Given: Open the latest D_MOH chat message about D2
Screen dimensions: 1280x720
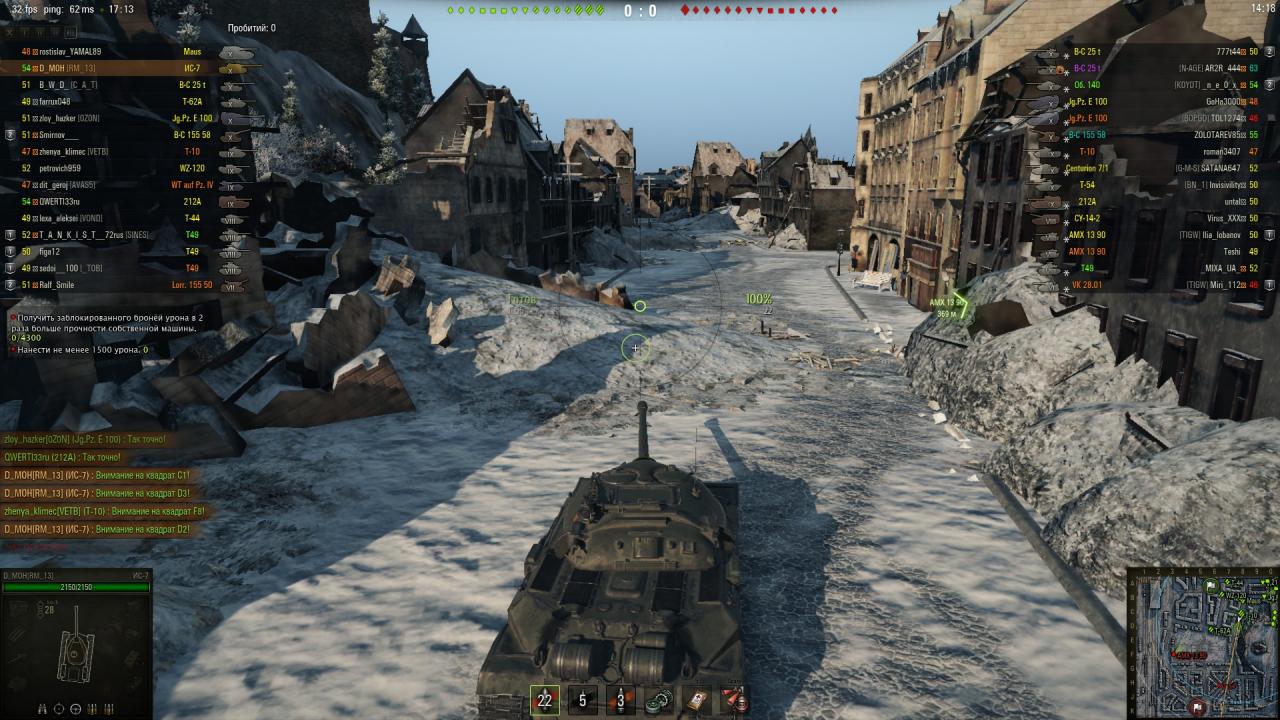Looking at the screenshot, I should point(97,529).
